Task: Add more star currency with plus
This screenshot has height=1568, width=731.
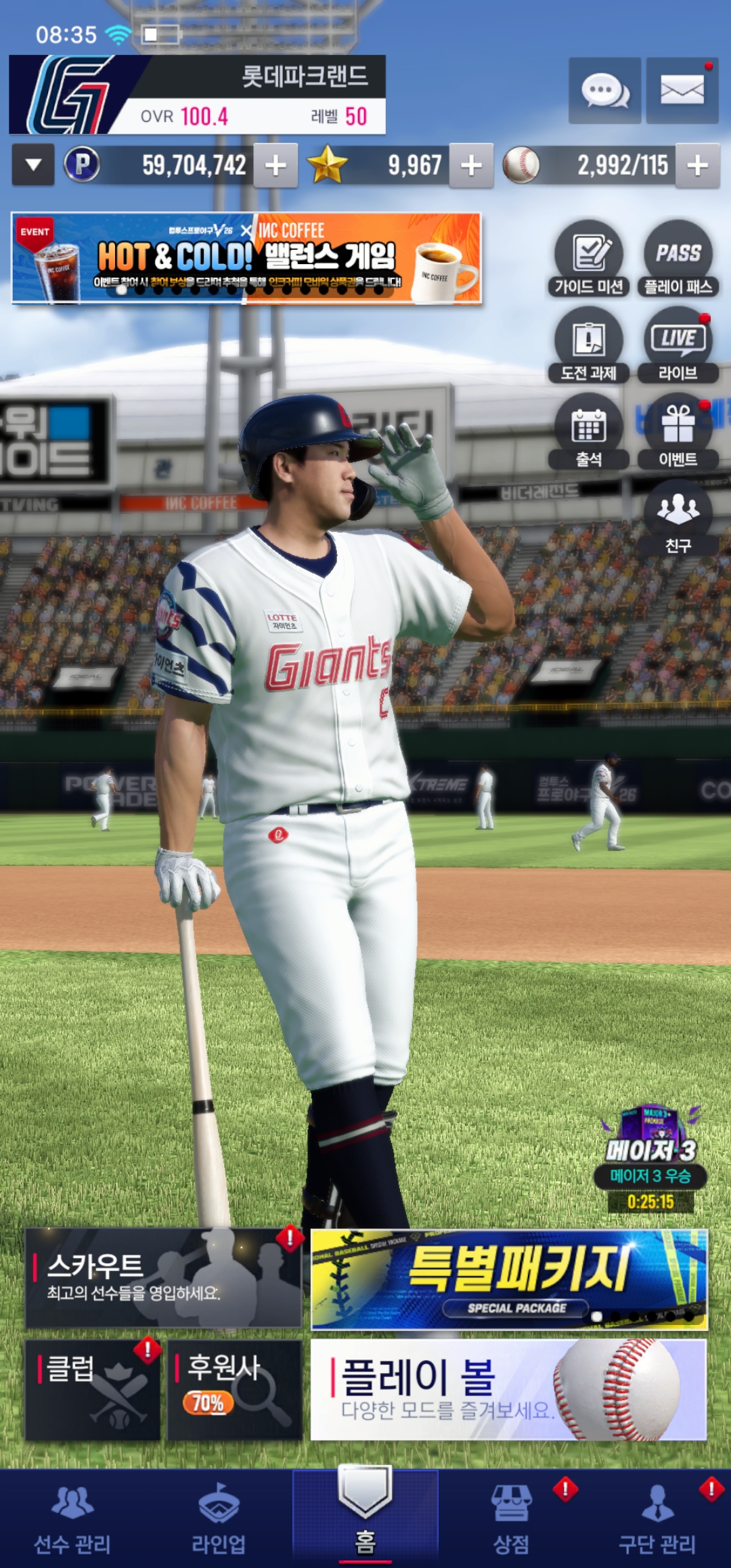Action: 471,165
